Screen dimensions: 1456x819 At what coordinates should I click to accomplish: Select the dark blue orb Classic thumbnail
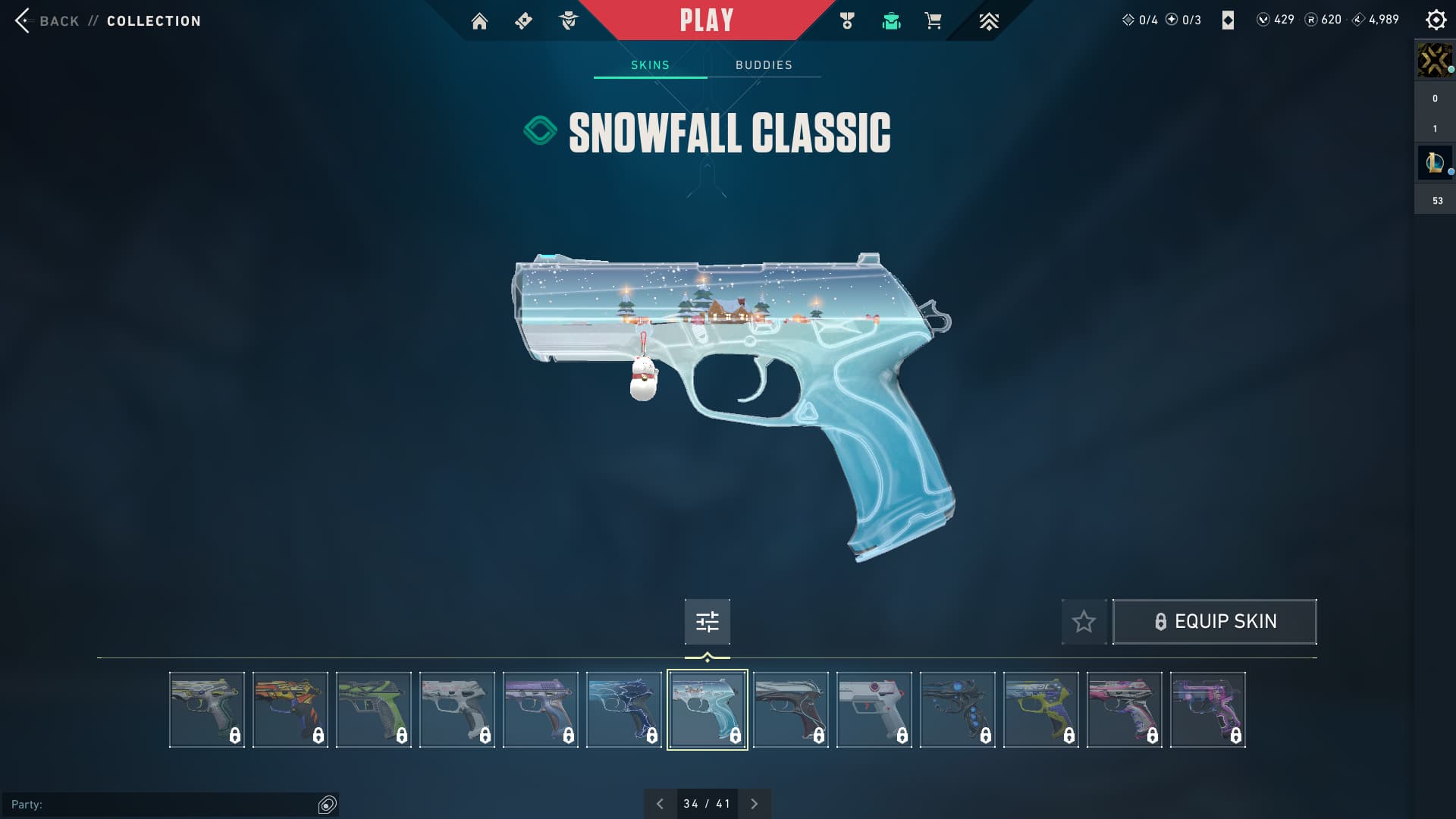click(958, 710)
